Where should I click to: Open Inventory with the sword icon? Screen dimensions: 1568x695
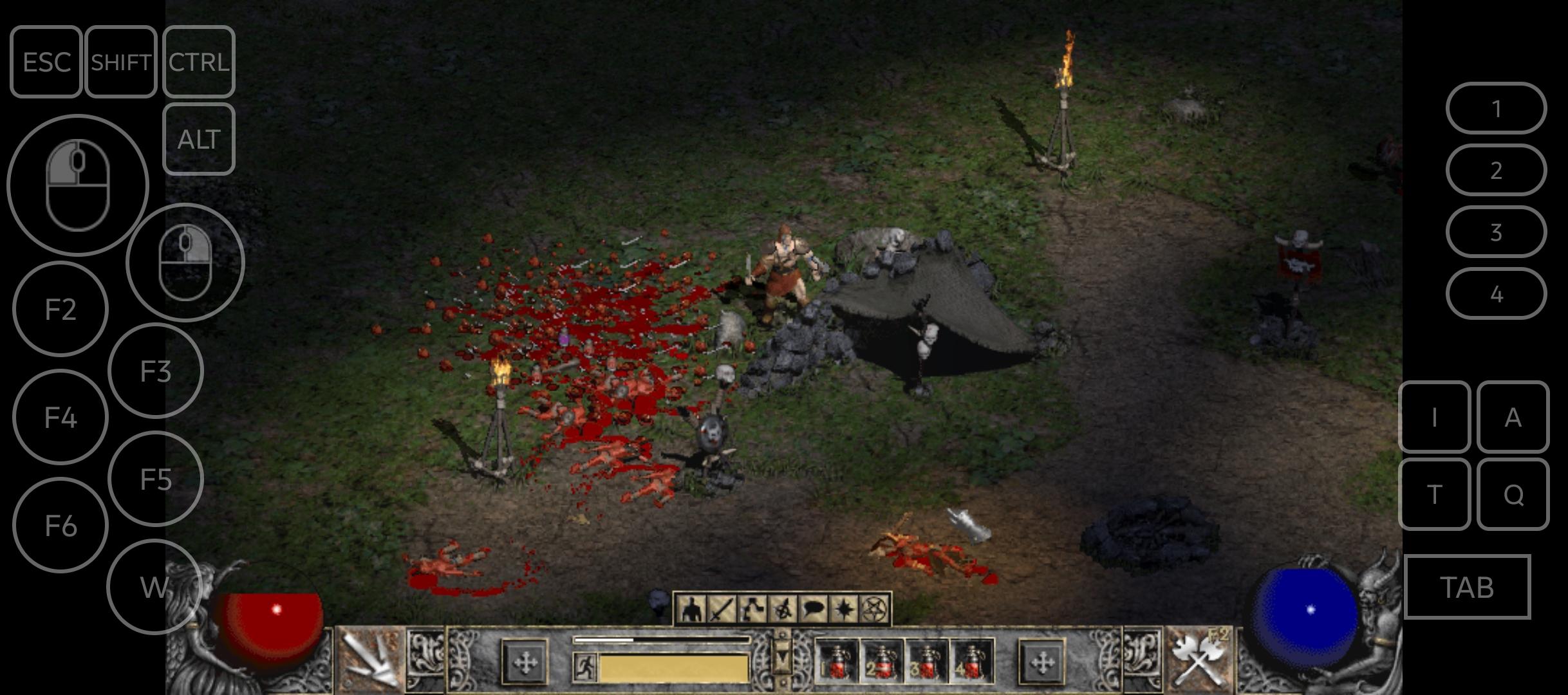click(x=722, y=609)
